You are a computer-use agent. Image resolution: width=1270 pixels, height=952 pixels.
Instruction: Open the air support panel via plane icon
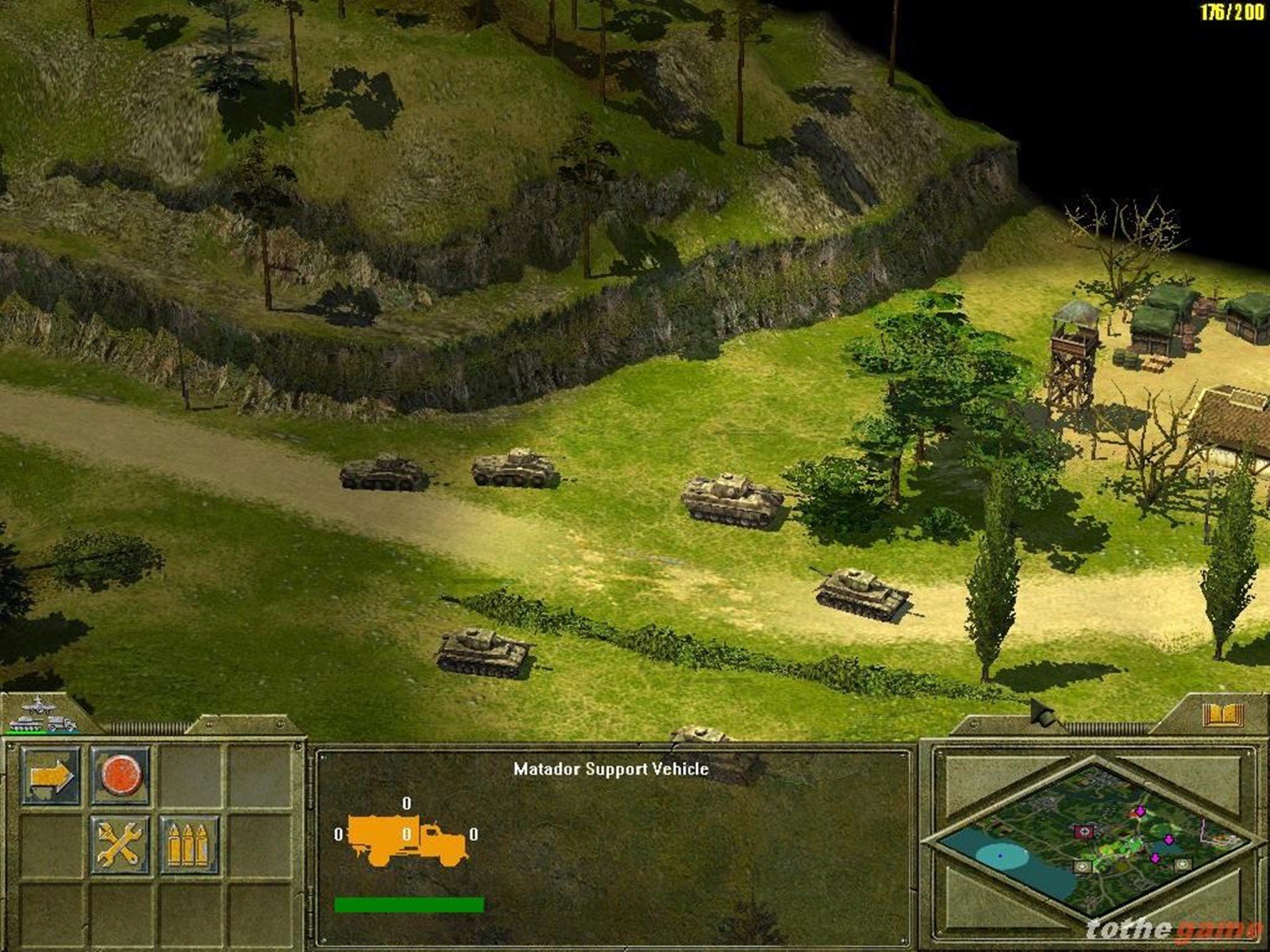pos(39,707)
